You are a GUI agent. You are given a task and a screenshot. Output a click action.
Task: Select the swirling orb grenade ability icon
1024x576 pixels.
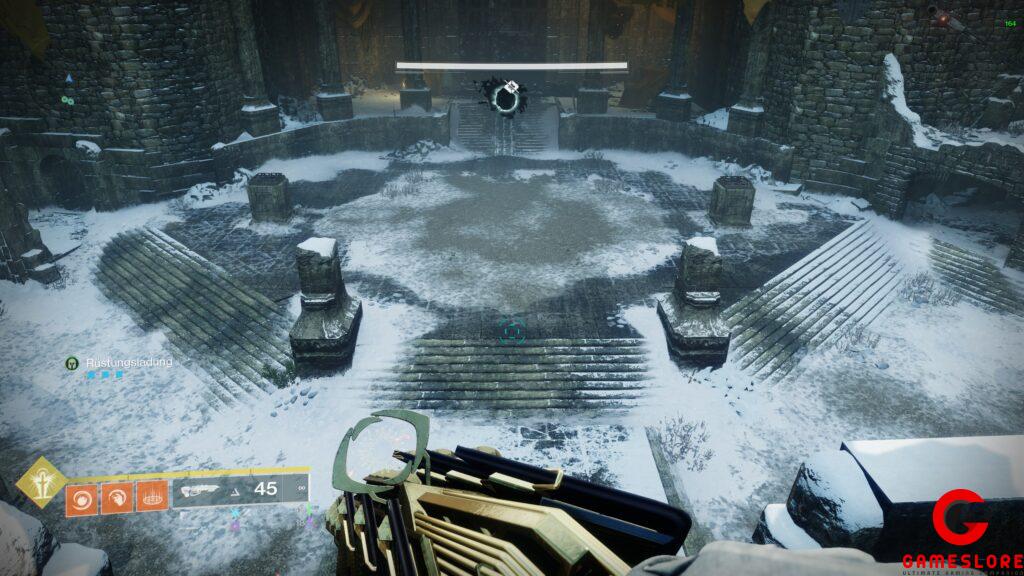click(x=82, y=497)
